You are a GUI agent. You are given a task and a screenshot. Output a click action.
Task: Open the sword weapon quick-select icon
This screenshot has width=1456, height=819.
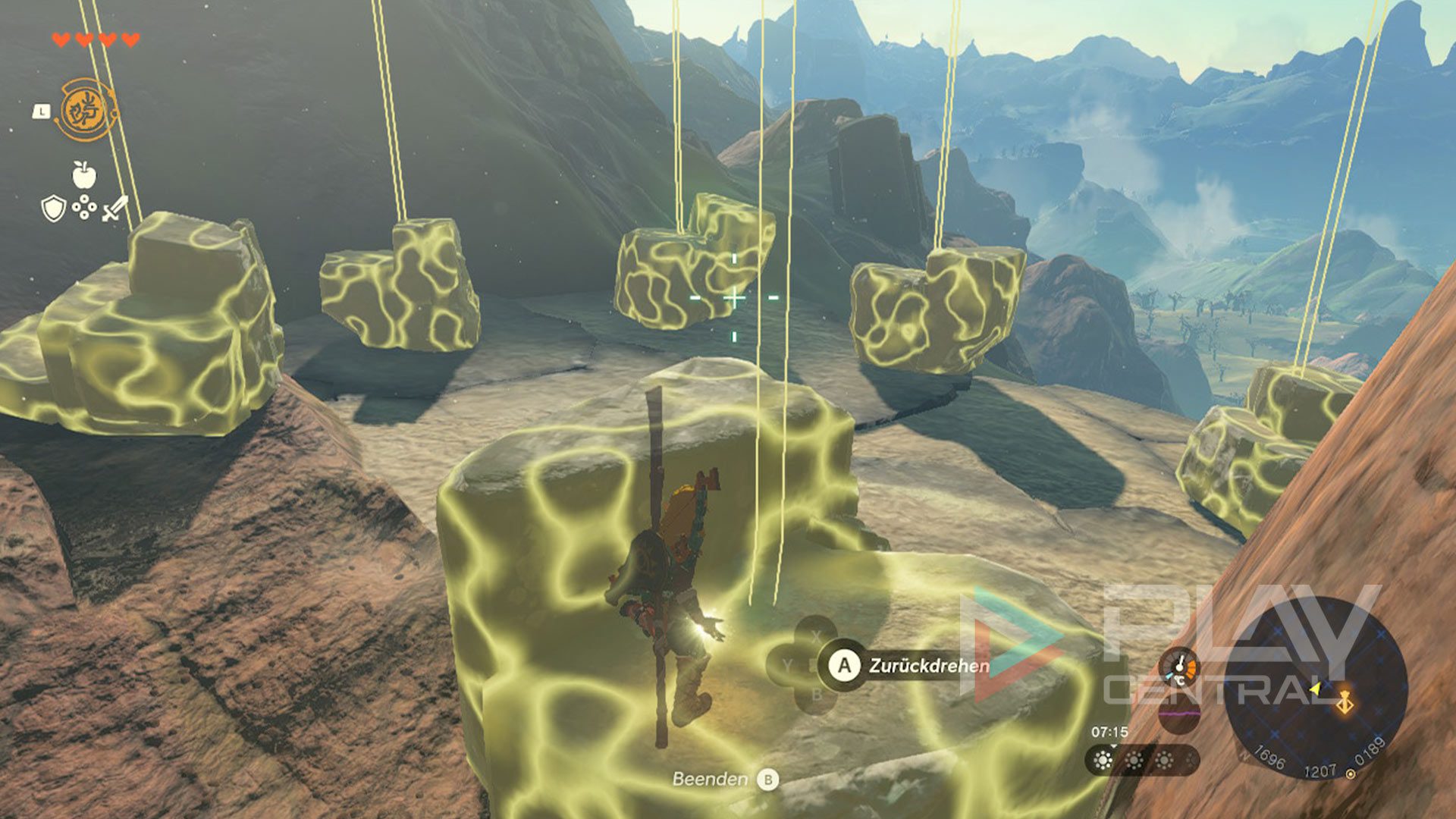point(115,208)
